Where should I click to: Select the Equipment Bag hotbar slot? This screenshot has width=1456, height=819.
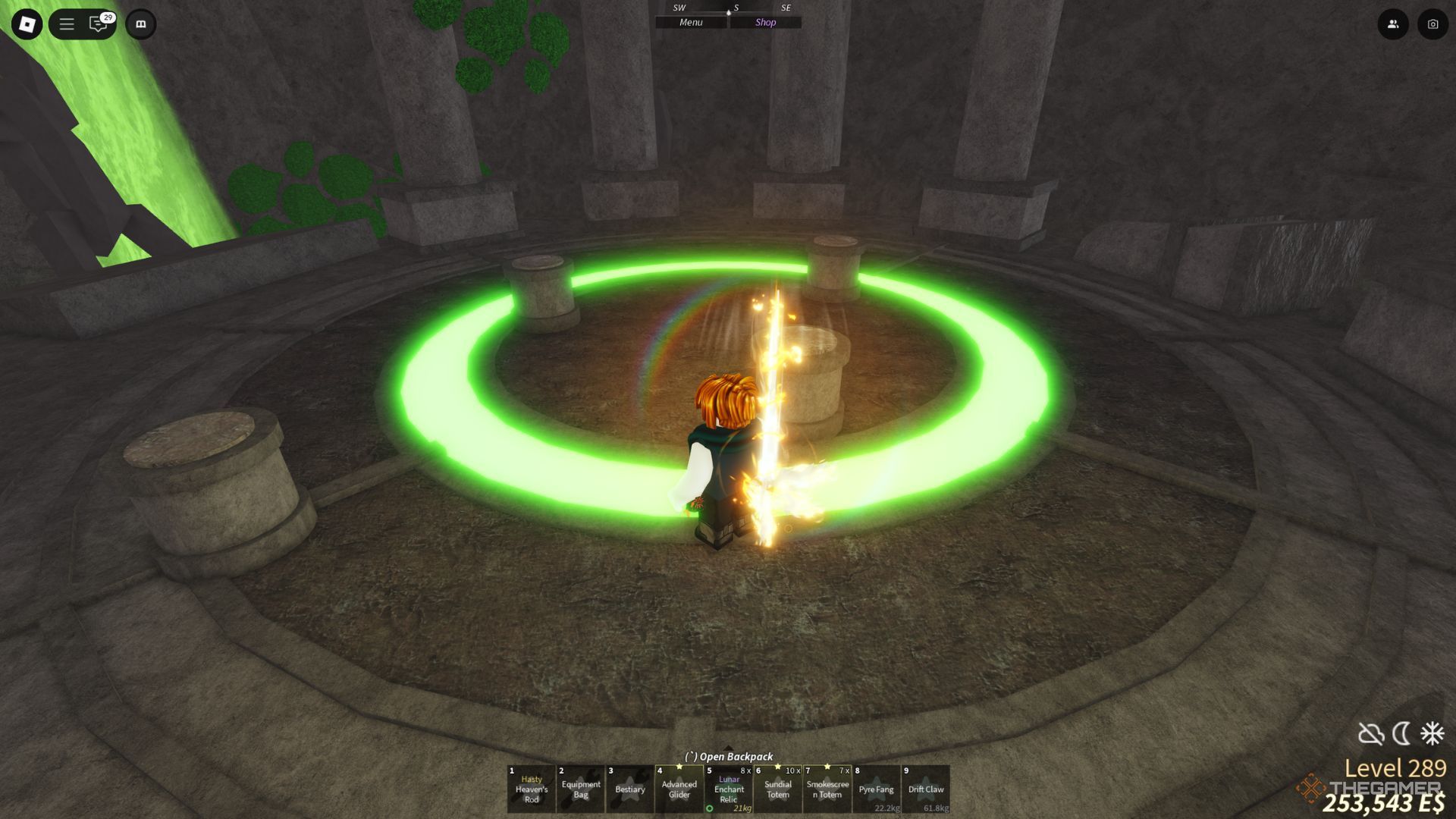tap(581, 789)
